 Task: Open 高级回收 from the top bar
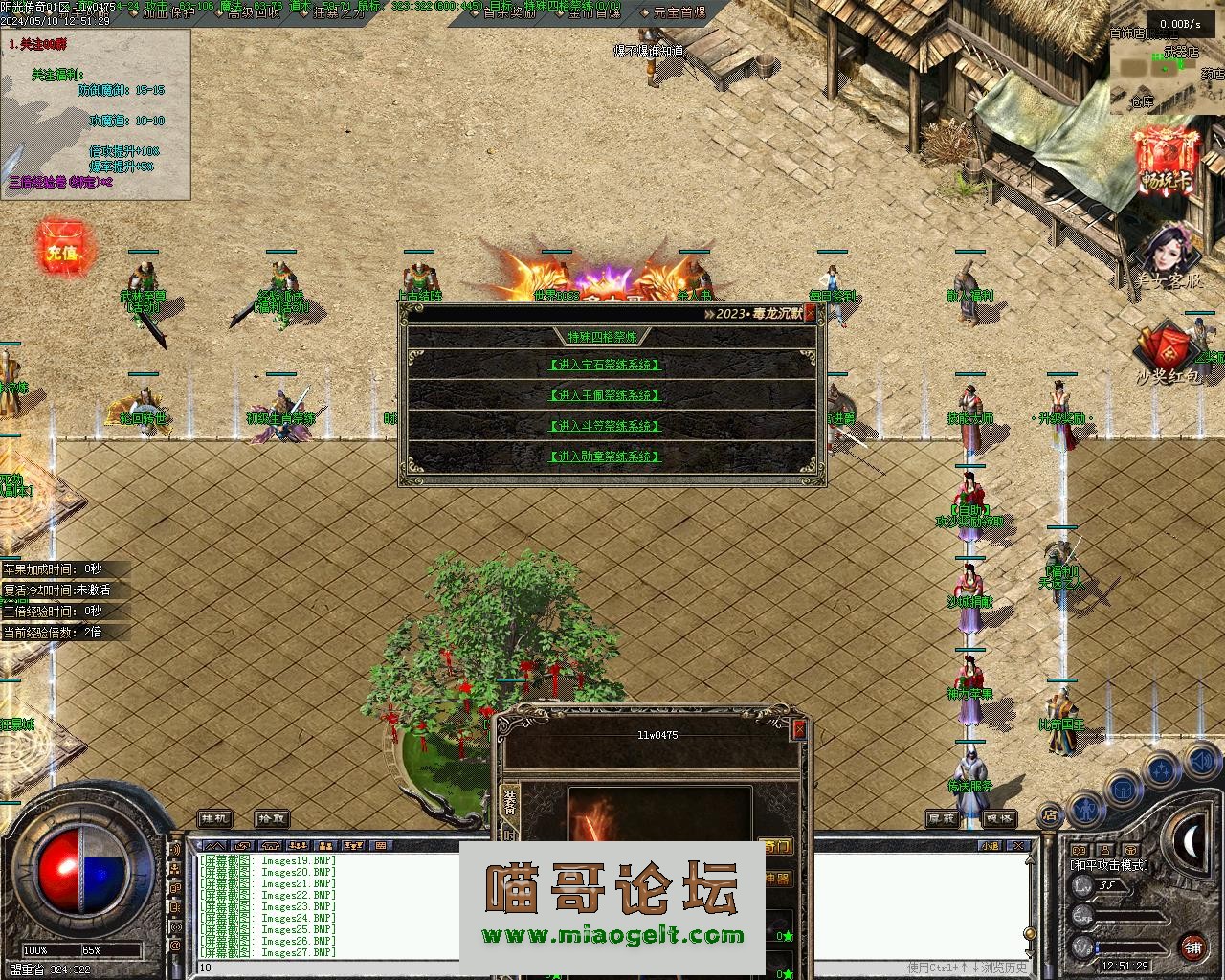pyautogui.click(x=254, y=12)
